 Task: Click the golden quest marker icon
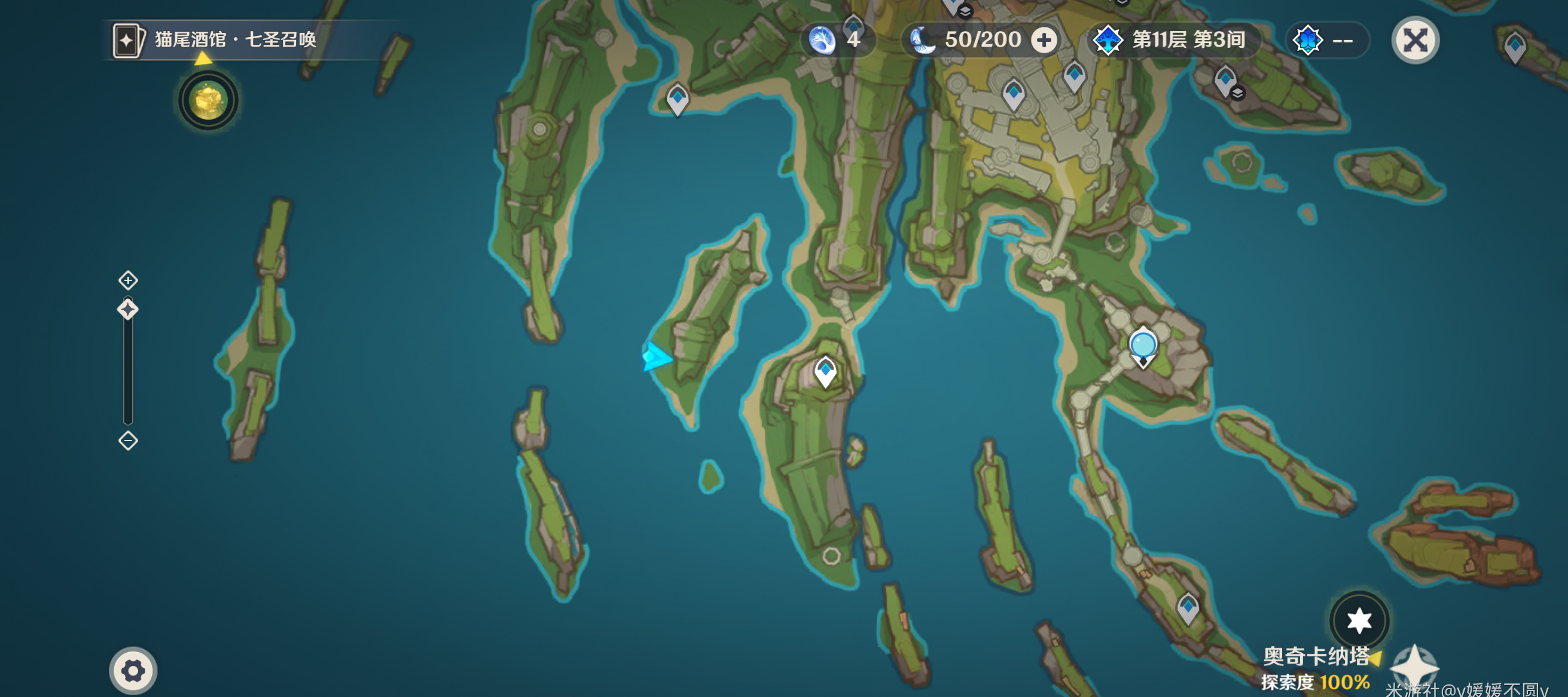tap(208, 100)
